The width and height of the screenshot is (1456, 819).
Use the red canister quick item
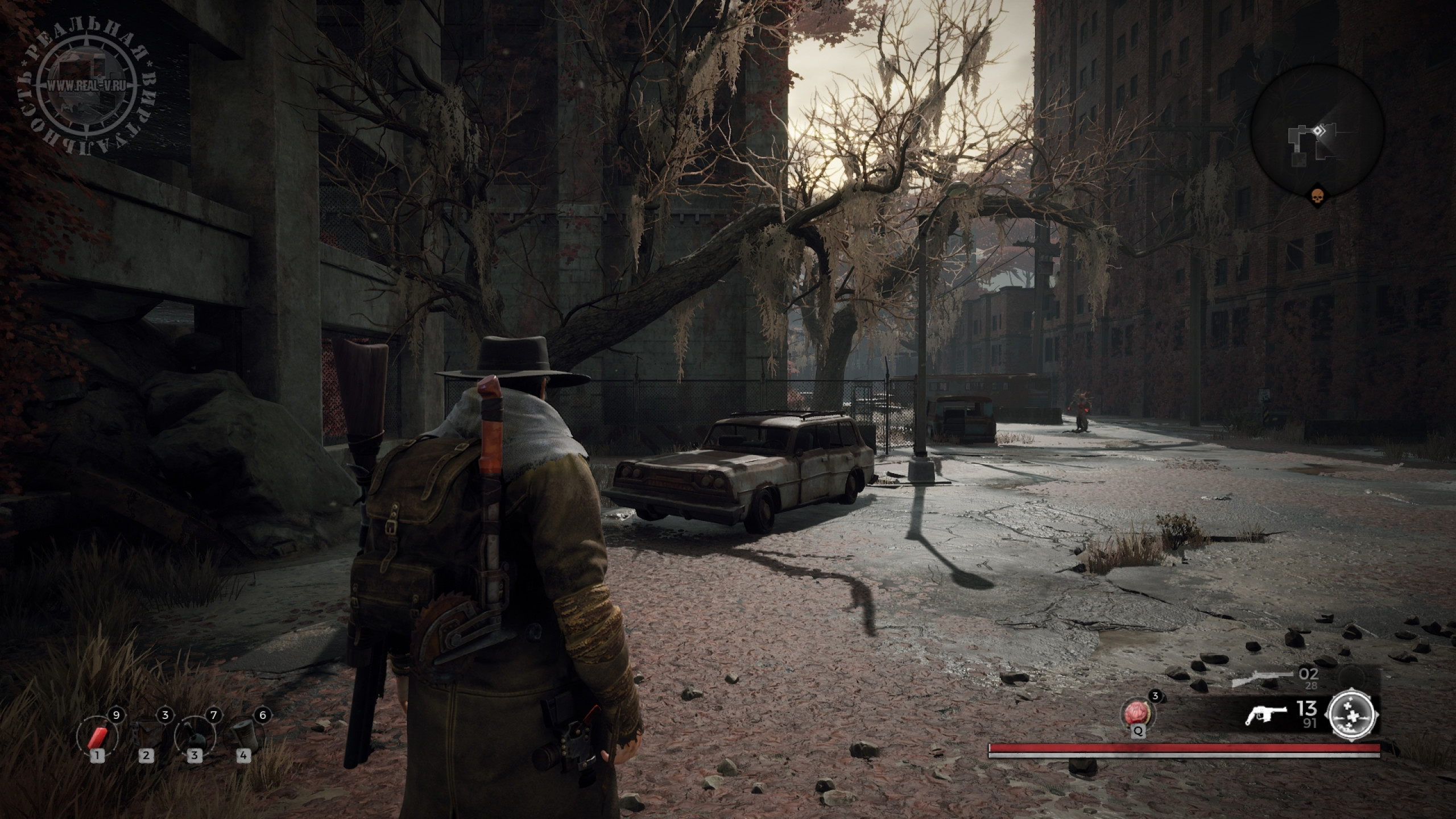pyautogui.click(x=97, y=736)
